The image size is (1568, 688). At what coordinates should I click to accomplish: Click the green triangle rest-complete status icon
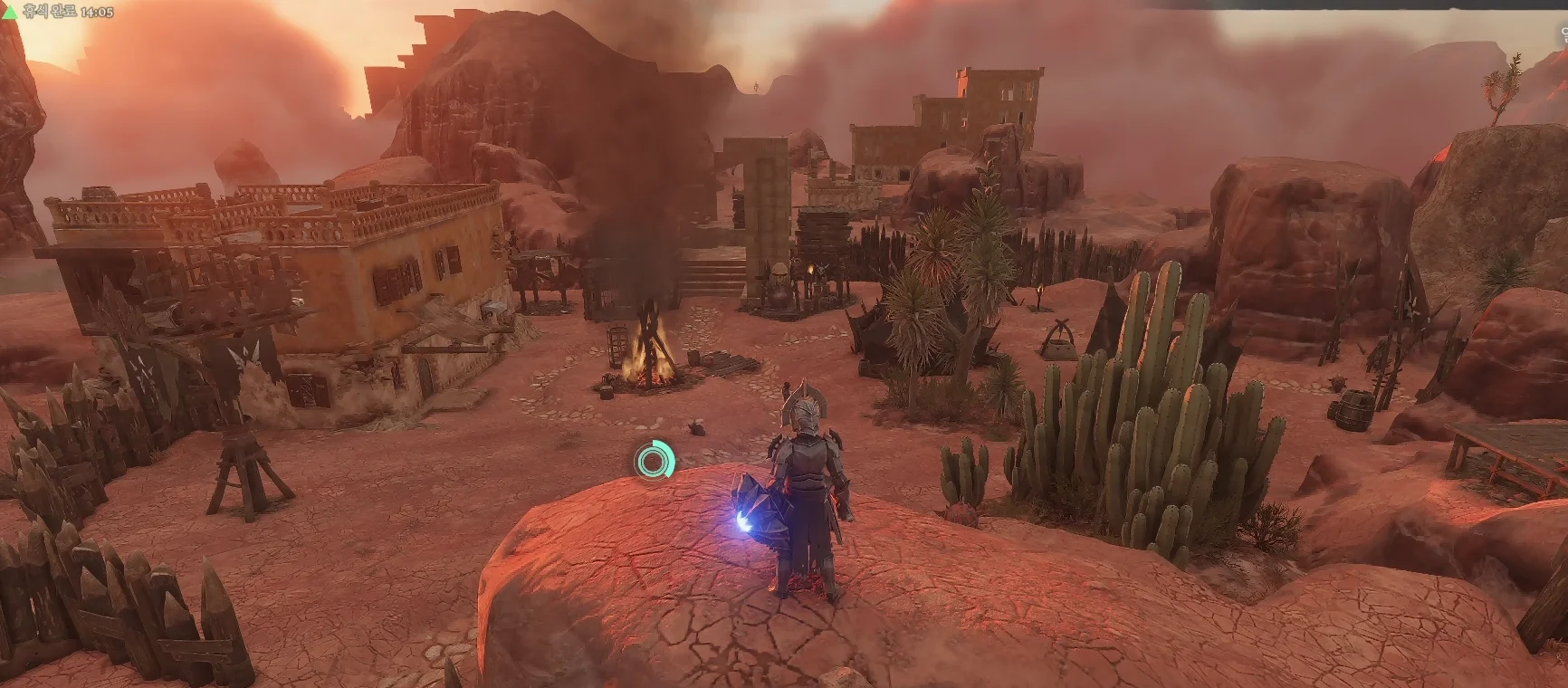[10, 13]
